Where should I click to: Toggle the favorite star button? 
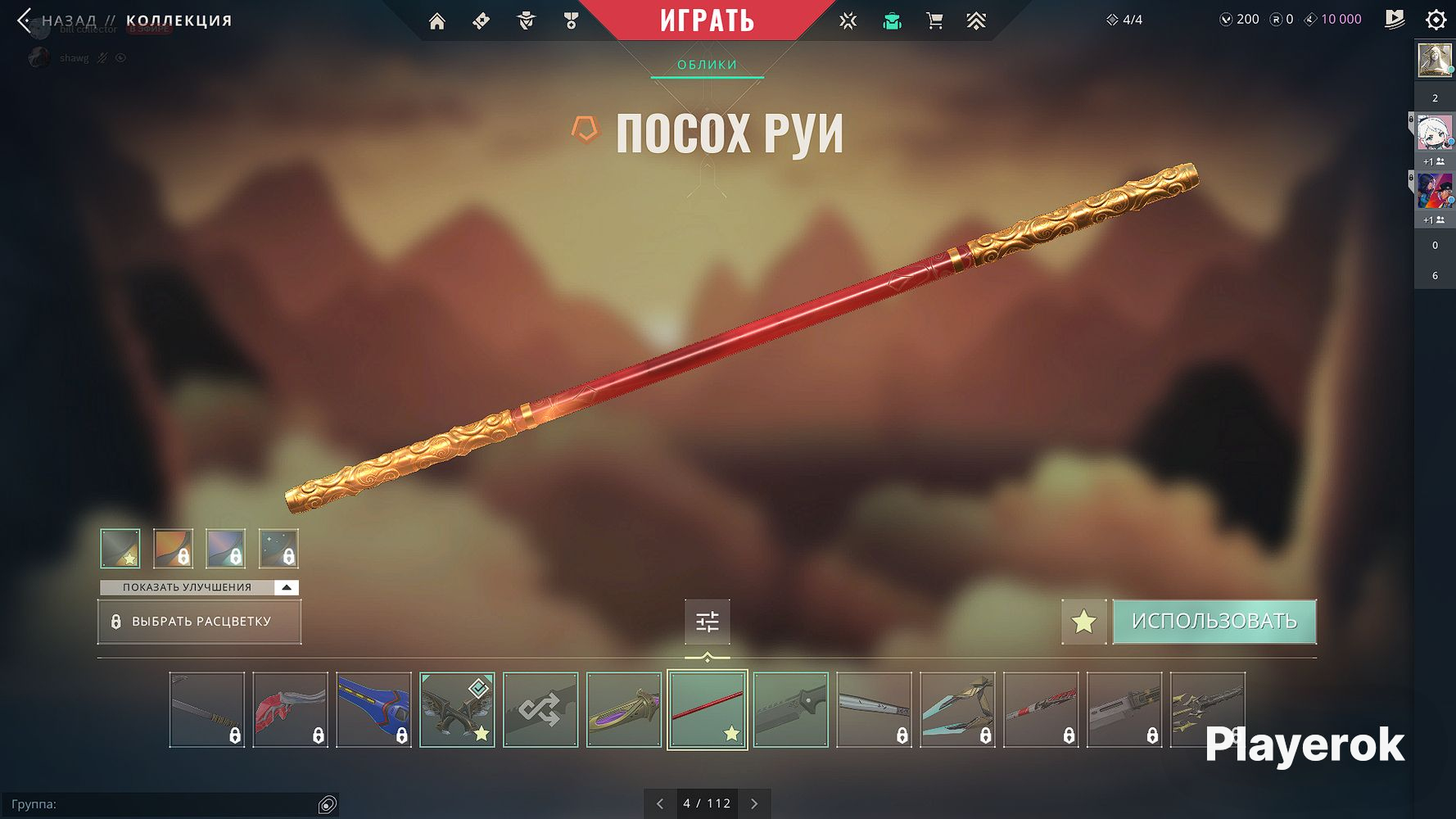(x=1083, y=622)
